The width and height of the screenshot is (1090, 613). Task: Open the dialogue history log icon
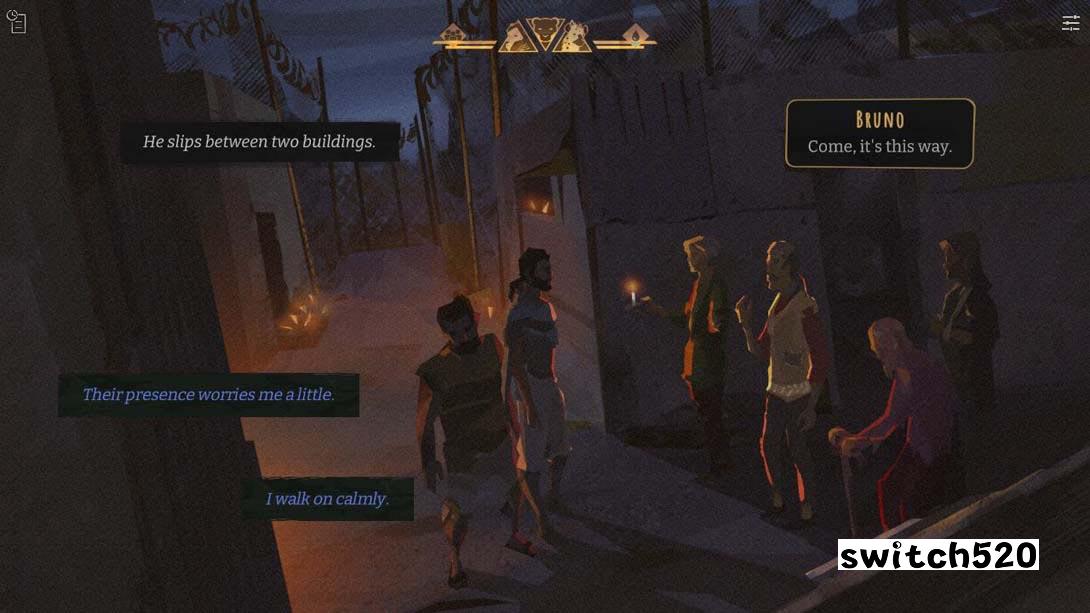coord(16,21)
